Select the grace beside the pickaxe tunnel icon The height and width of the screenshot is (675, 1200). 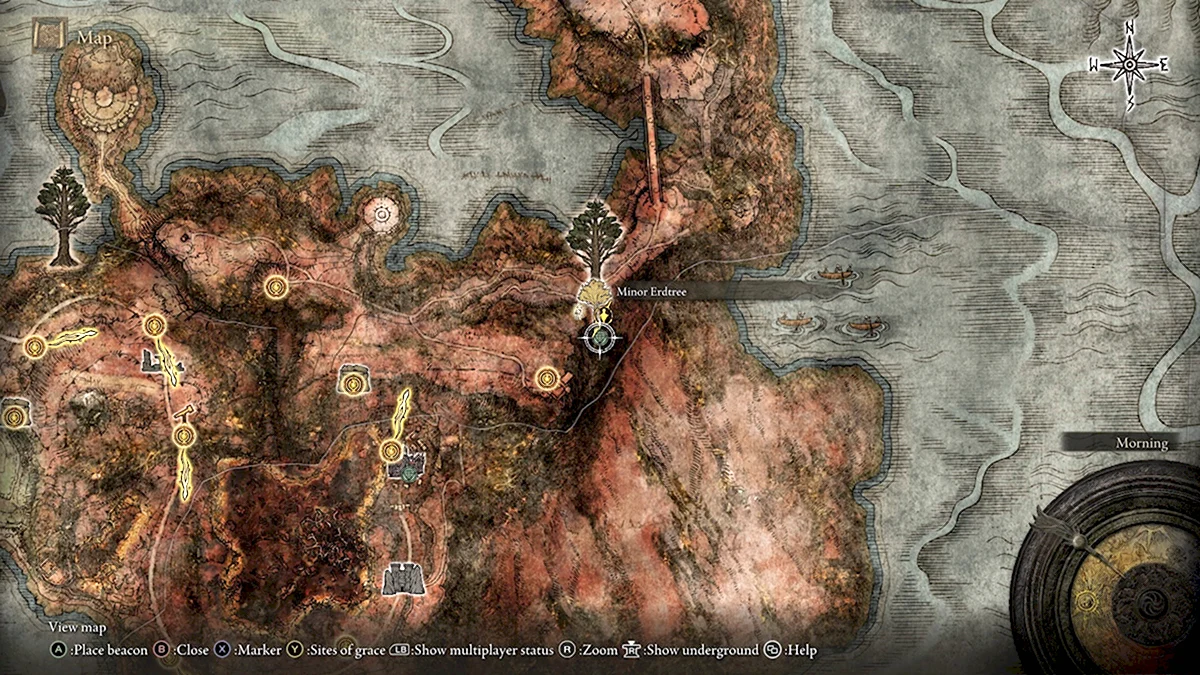[x=182, y=436]
